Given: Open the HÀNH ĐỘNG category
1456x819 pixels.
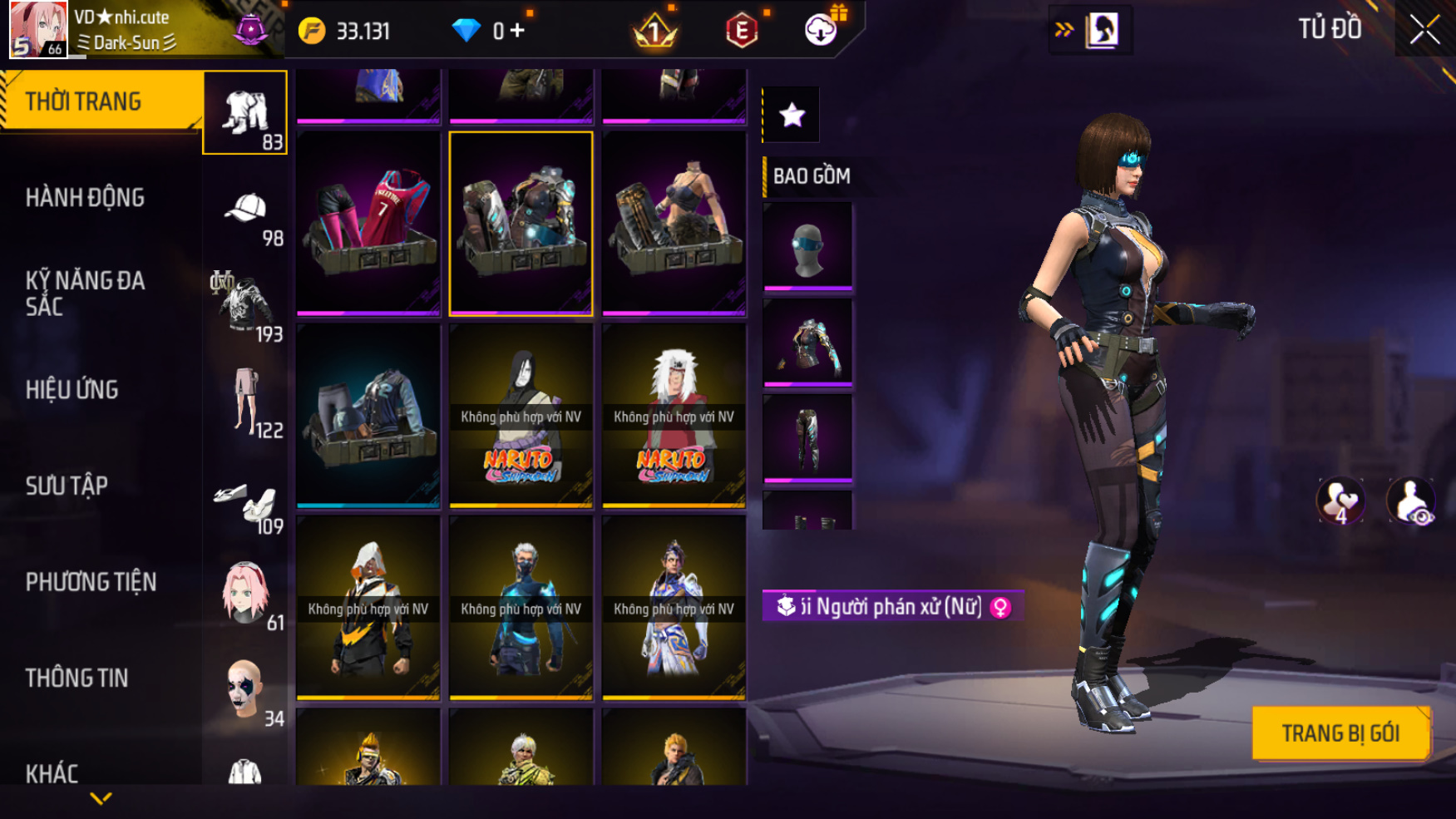Looking at the screenshot, I should pyautogui.click(x=85, y=198).
